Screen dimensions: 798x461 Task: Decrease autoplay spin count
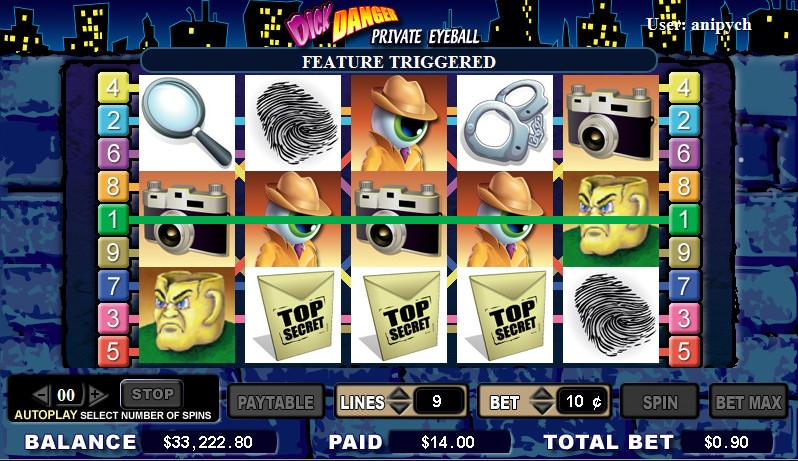(x=41, y=395)
